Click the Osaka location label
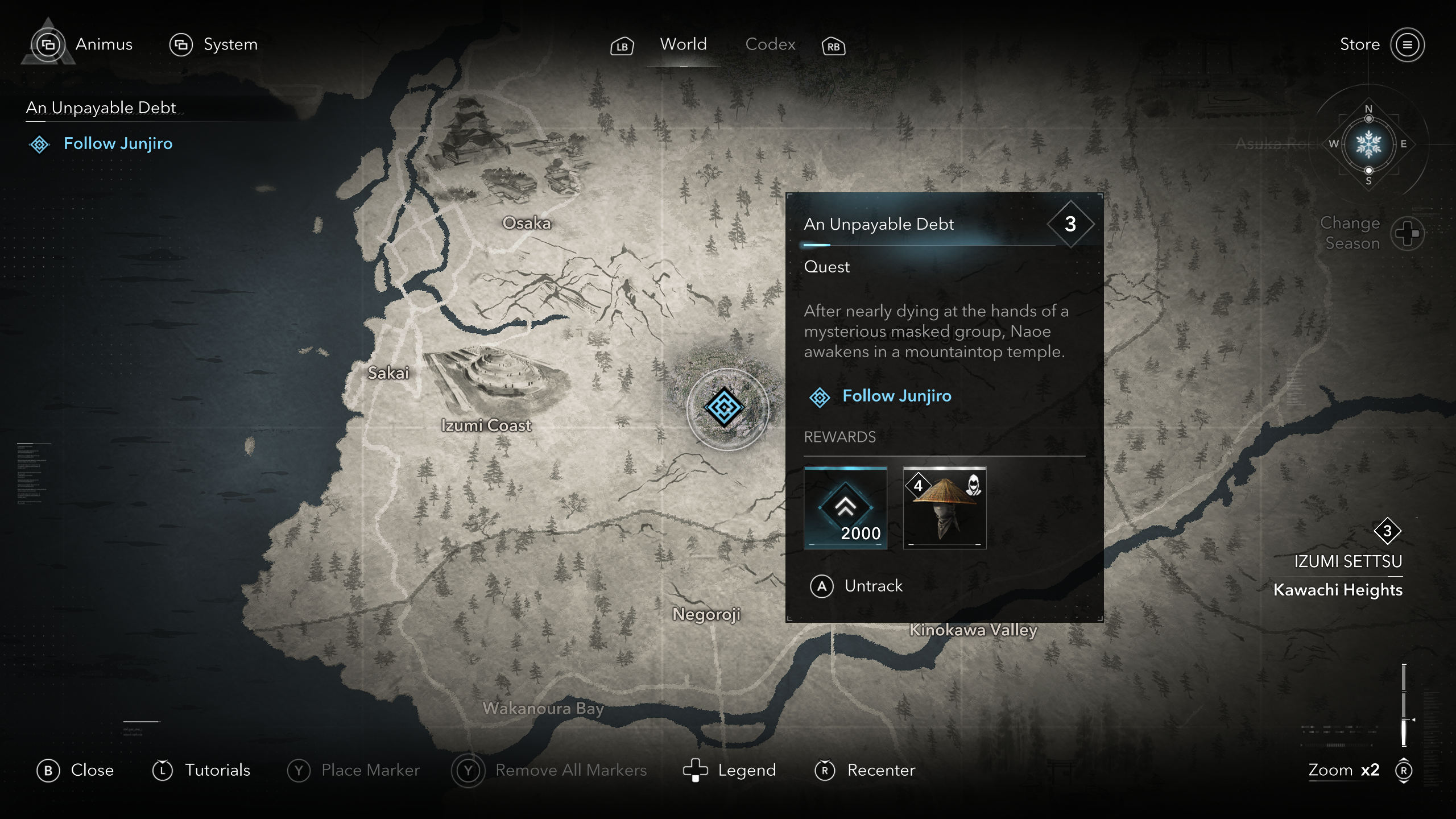 [x=527, y=223]
